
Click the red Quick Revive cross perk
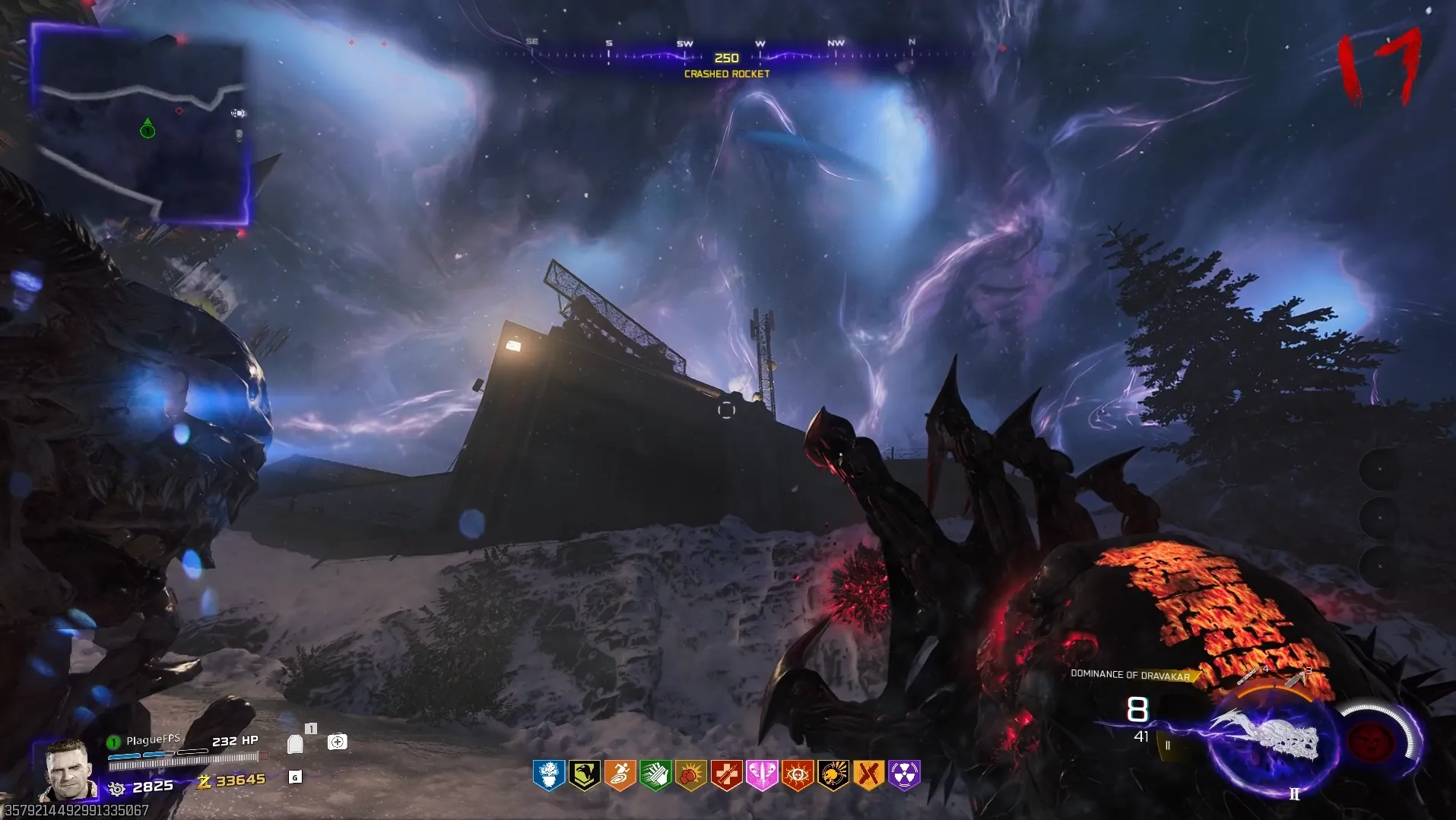726,775
